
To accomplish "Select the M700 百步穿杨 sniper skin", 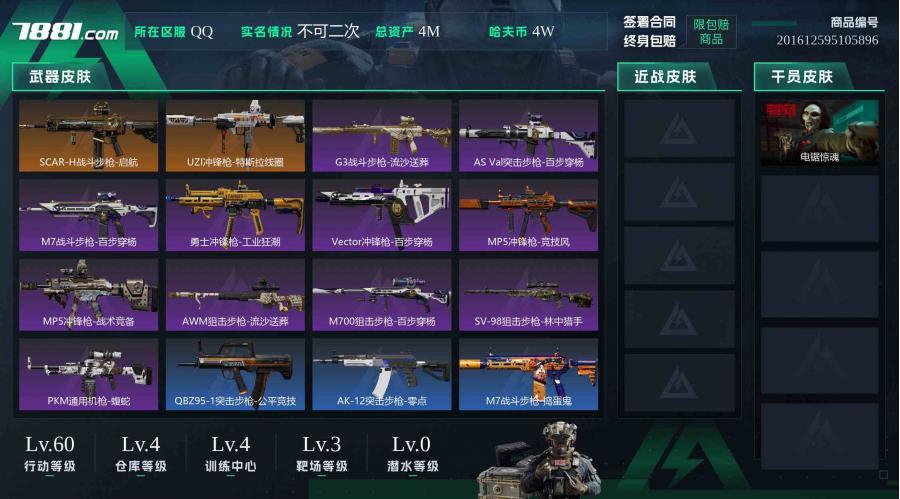I will [x=382, y=295].
